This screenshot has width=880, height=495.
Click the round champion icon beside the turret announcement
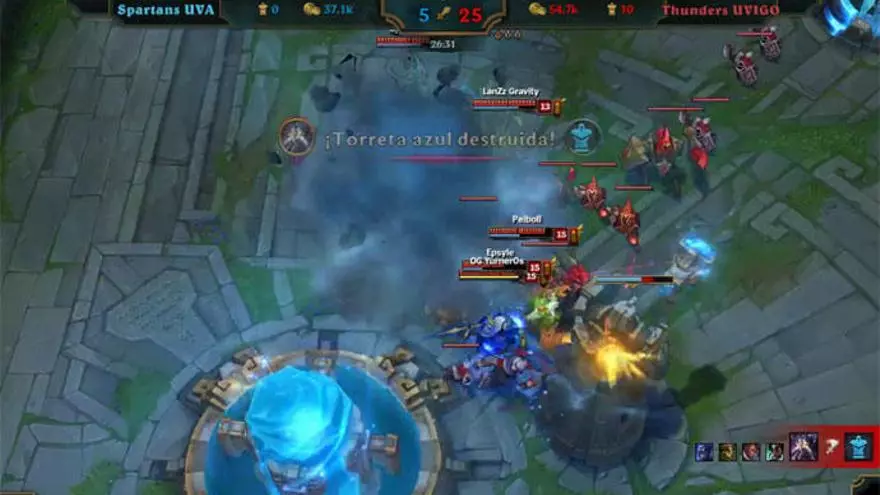pyautogui.click(x=296, y=137)
